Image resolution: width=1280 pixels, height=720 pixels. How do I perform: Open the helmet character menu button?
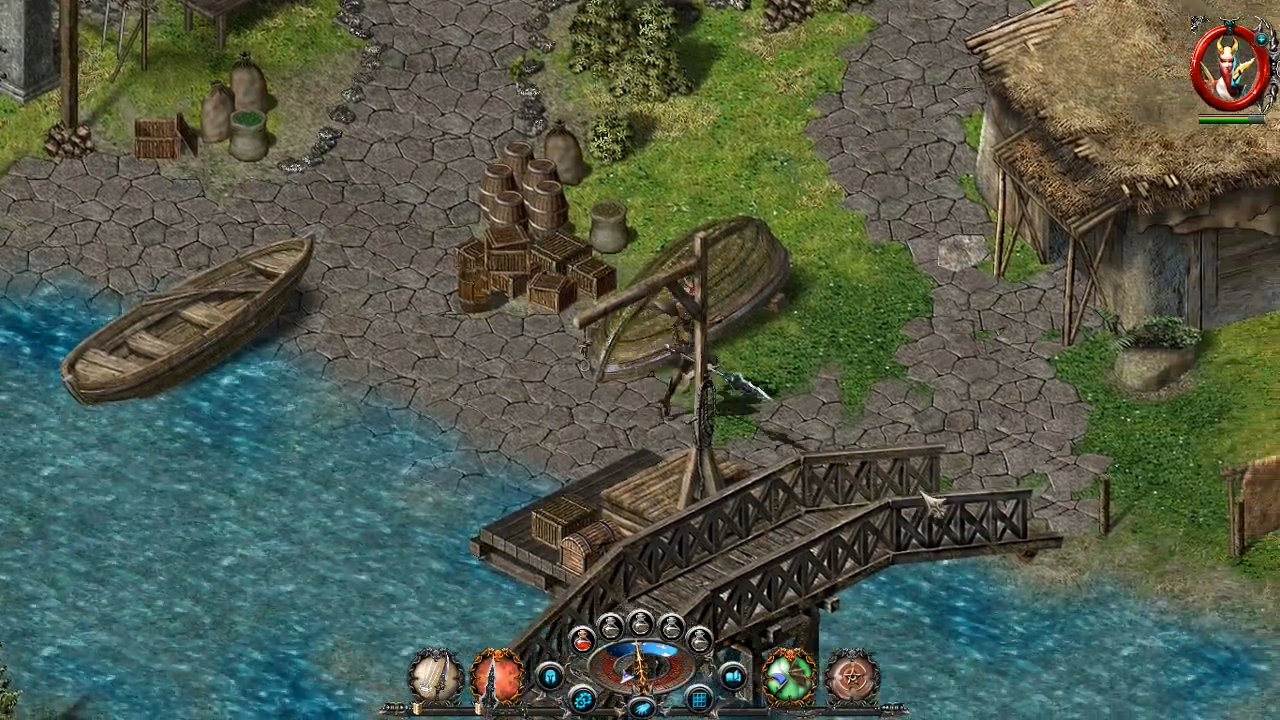coord(550,677)
